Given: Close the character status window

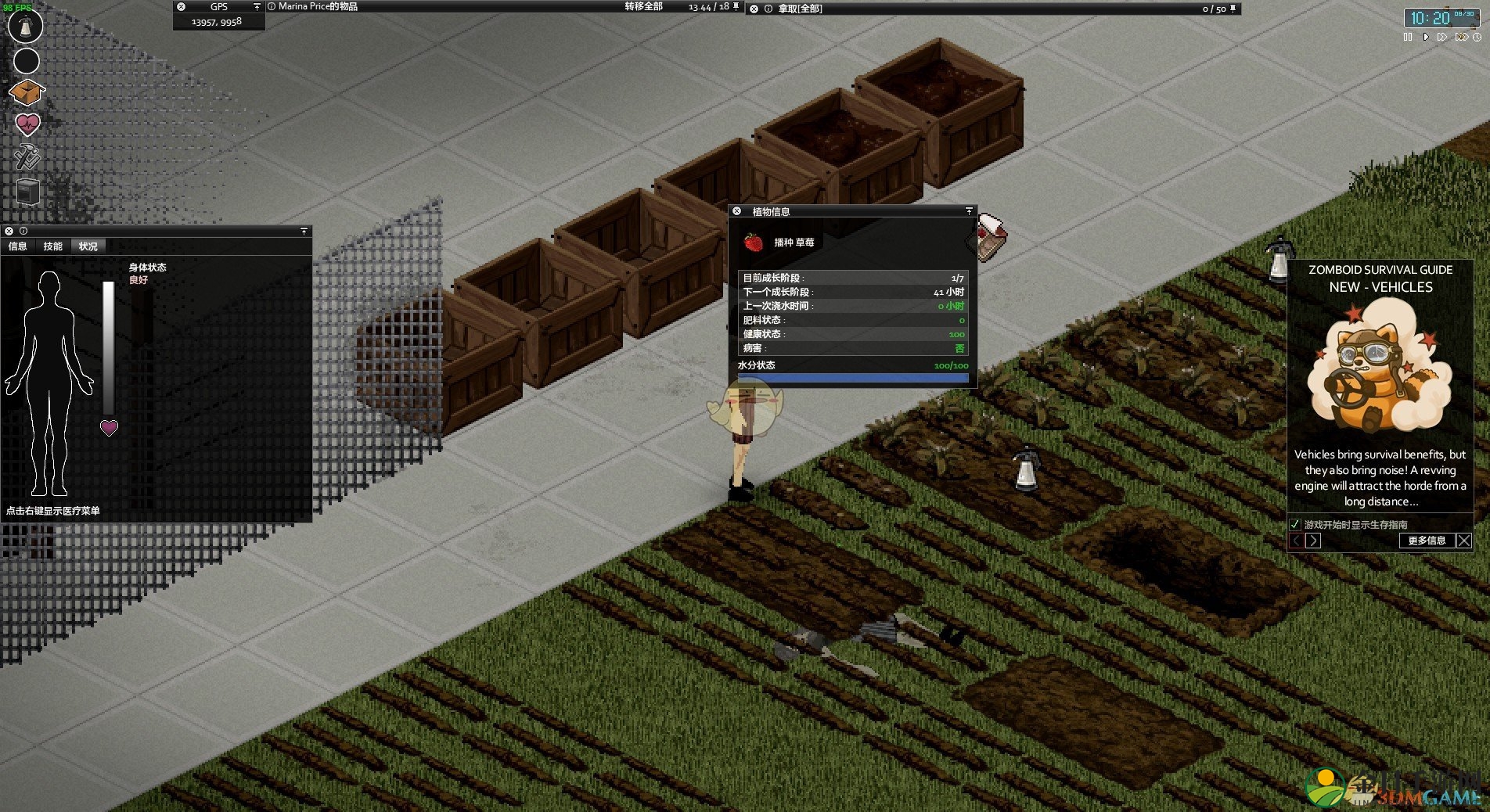Looking at the screenshot, I should (9, 232).
